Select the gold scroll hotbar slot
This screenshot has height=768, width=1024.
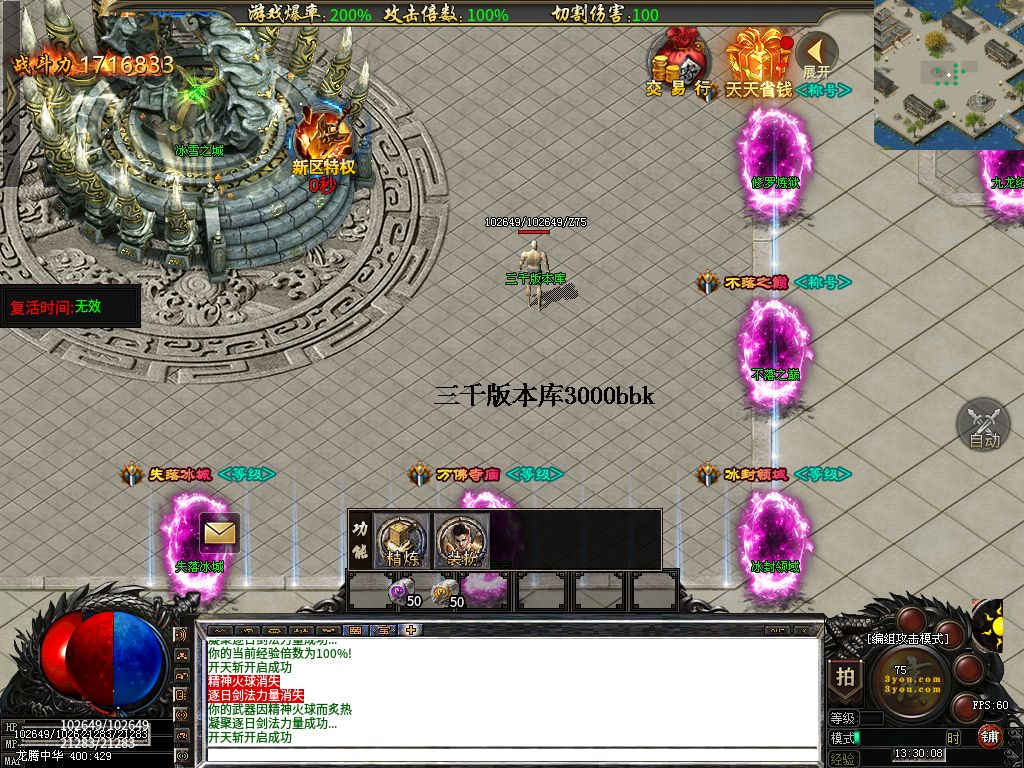coord(442,594)
